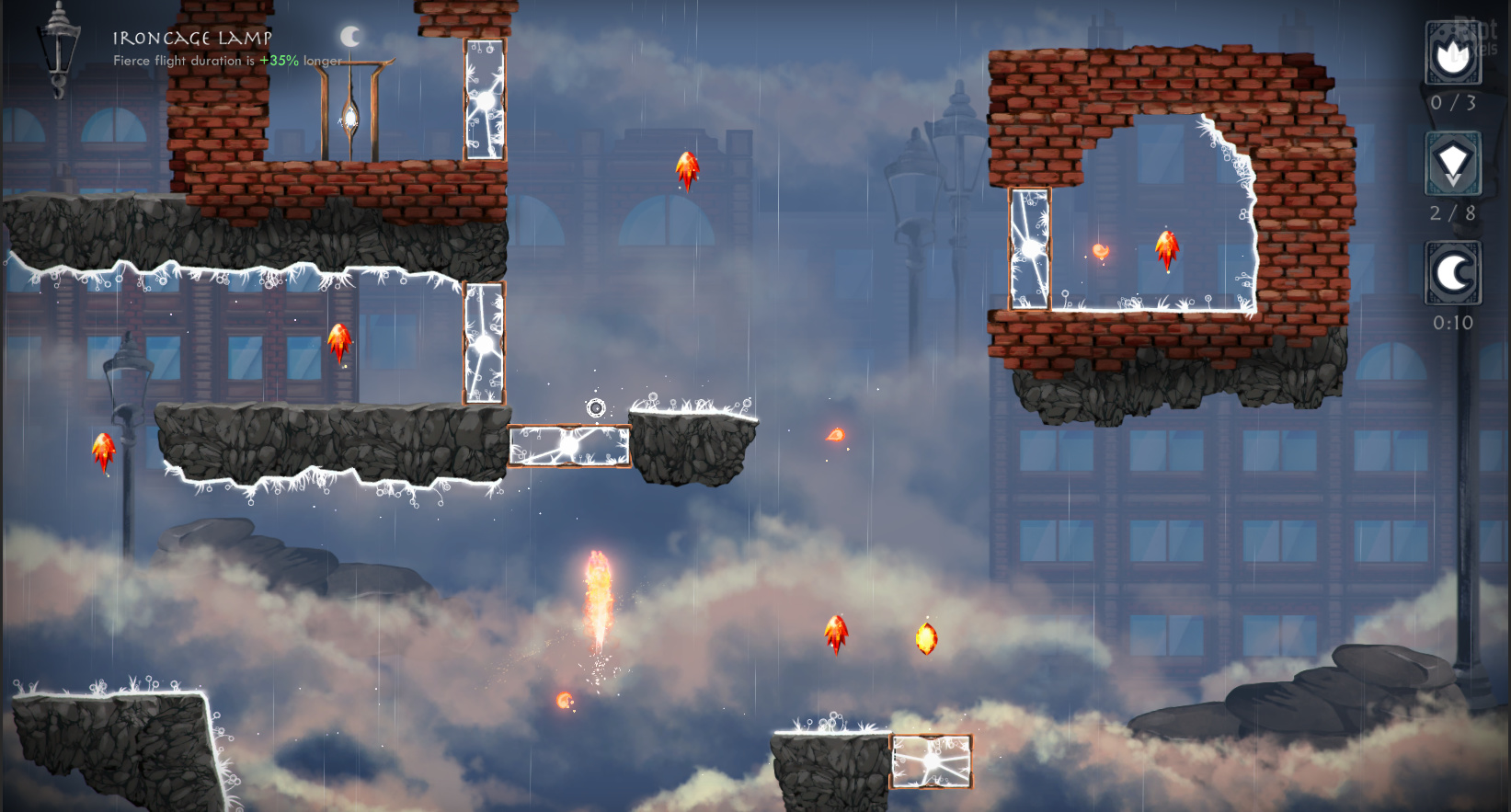Screen dimensions: 1511x812
Task: Click the crescent moon timer icon
Action: [1452, 273]
